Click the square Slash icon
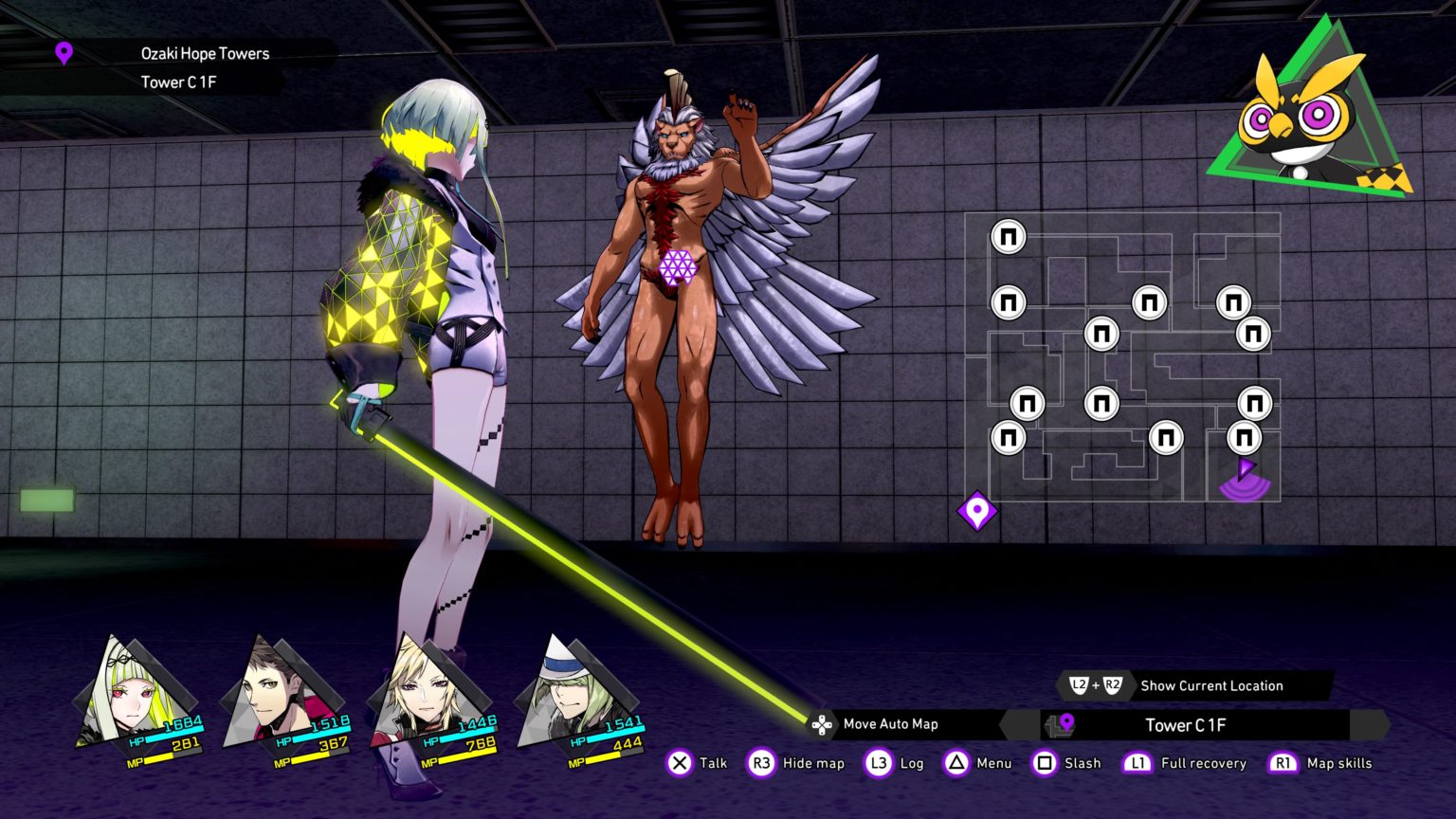The height and width of the screenshot is (819, 1456). pyautogui.click(x=1046, y=763)
